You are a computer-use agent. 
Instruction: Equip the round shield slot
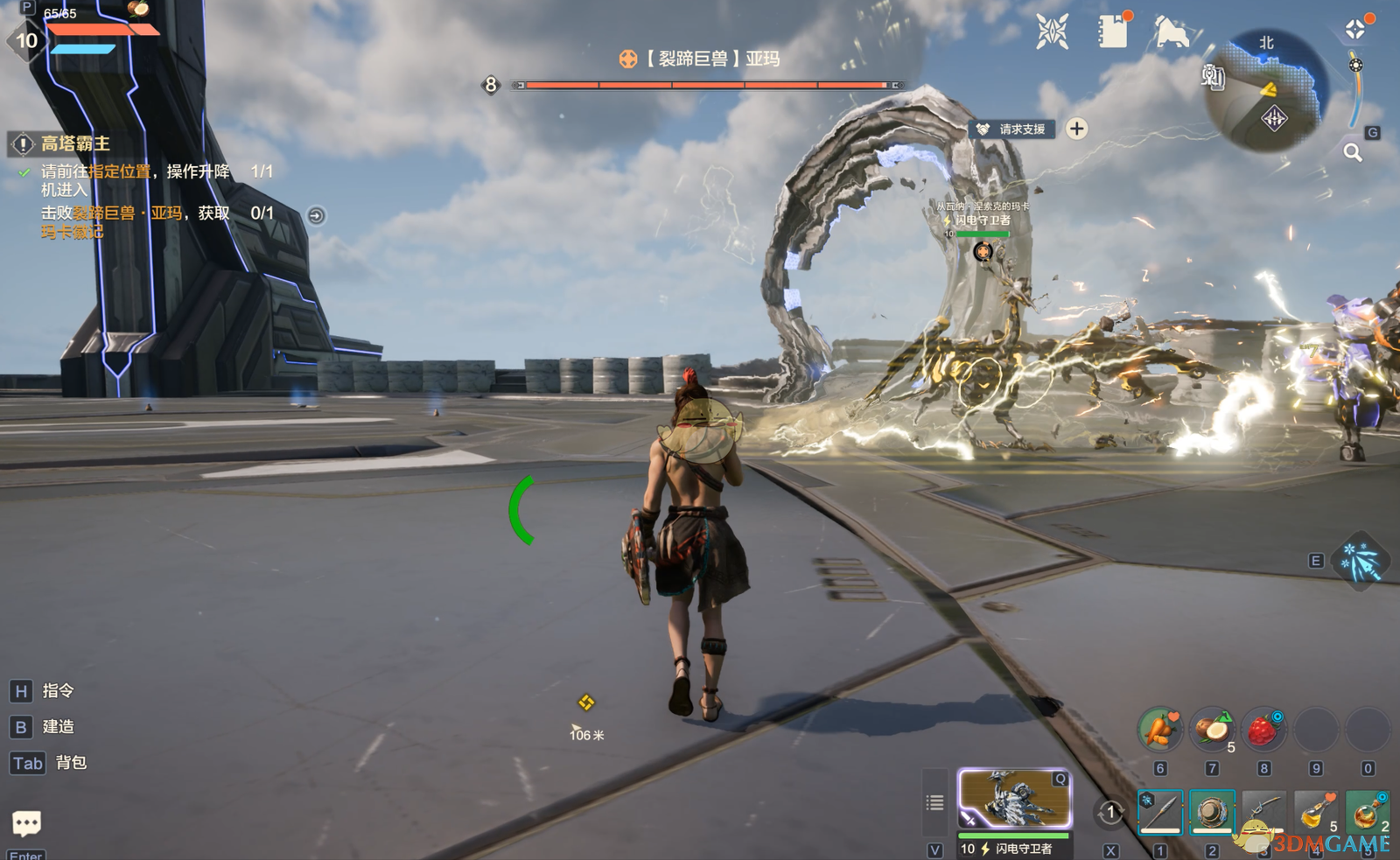[x=1212, y=813]
